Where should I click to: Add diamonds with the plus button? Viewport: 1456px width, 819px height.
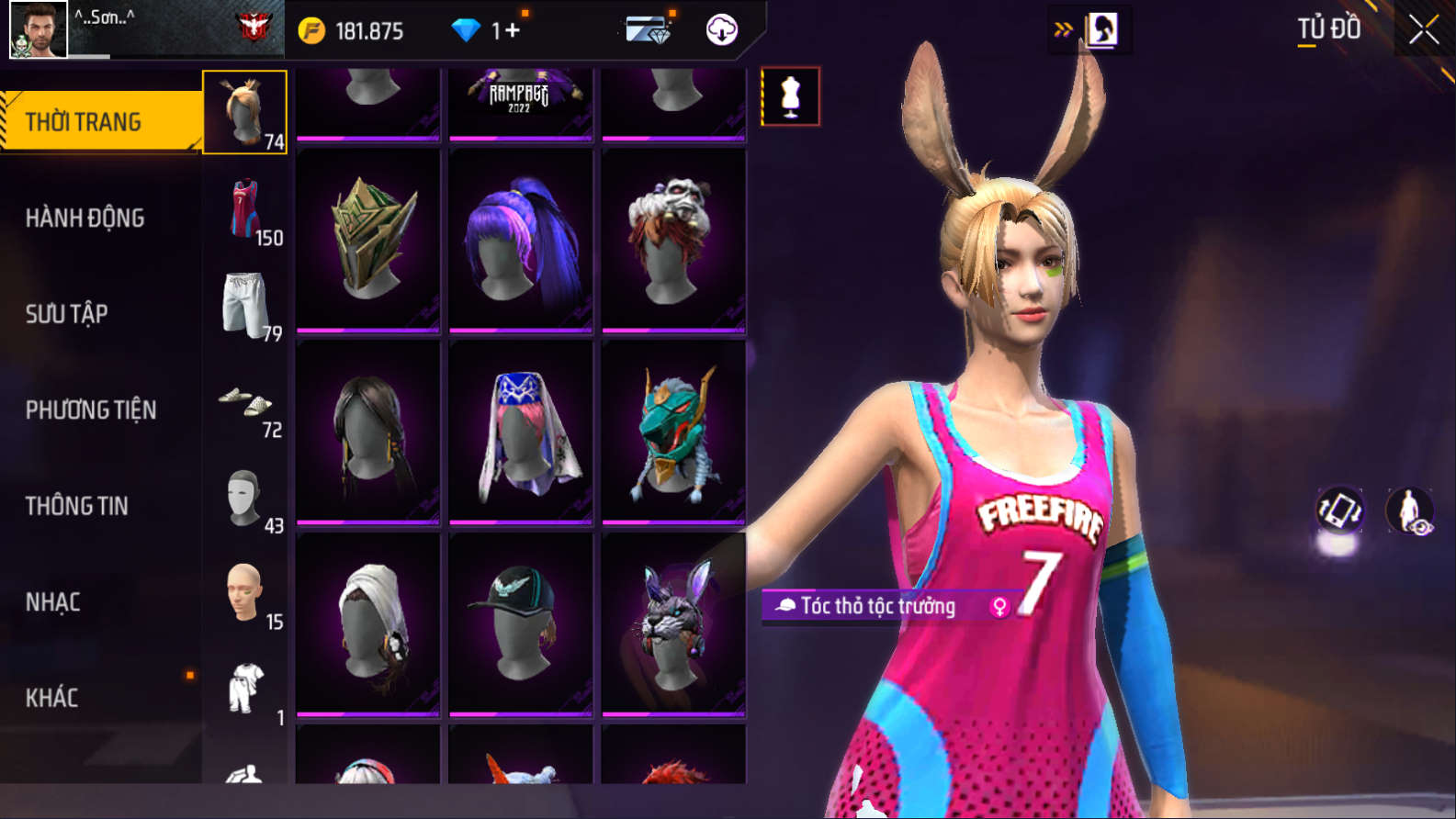click(512, 30)
